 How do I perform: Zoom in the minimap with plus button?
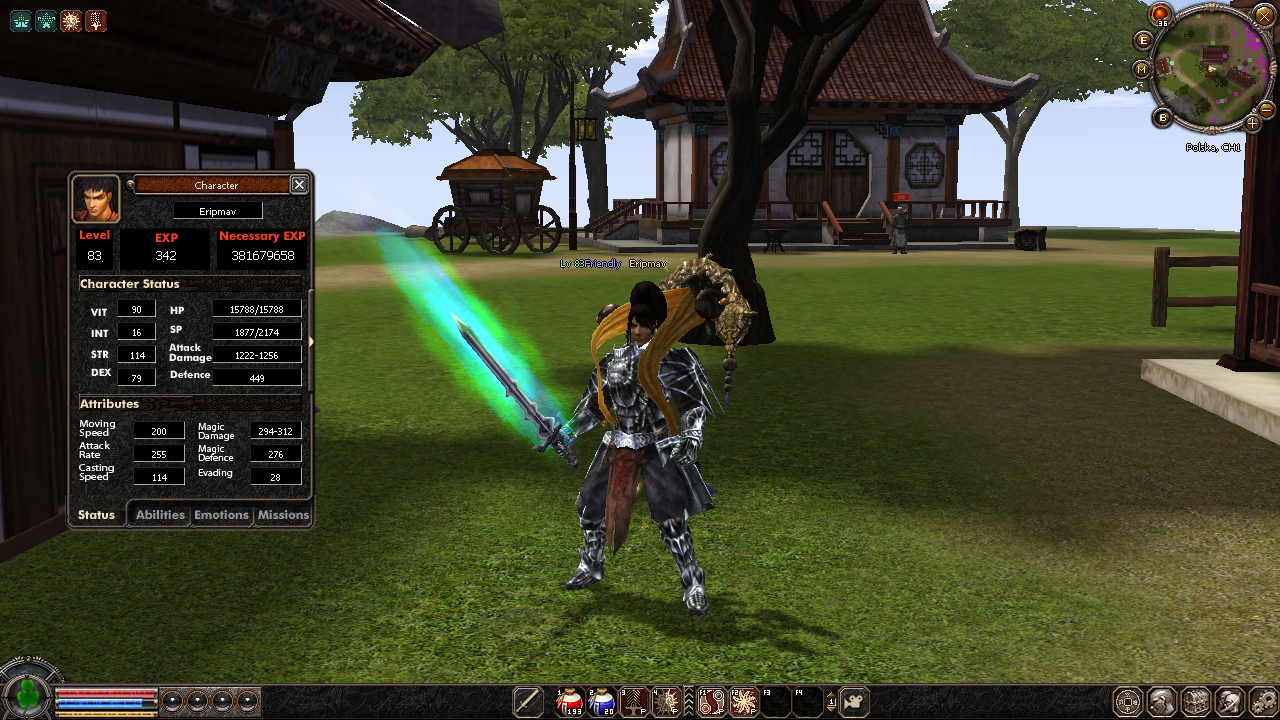(1252, 124)
